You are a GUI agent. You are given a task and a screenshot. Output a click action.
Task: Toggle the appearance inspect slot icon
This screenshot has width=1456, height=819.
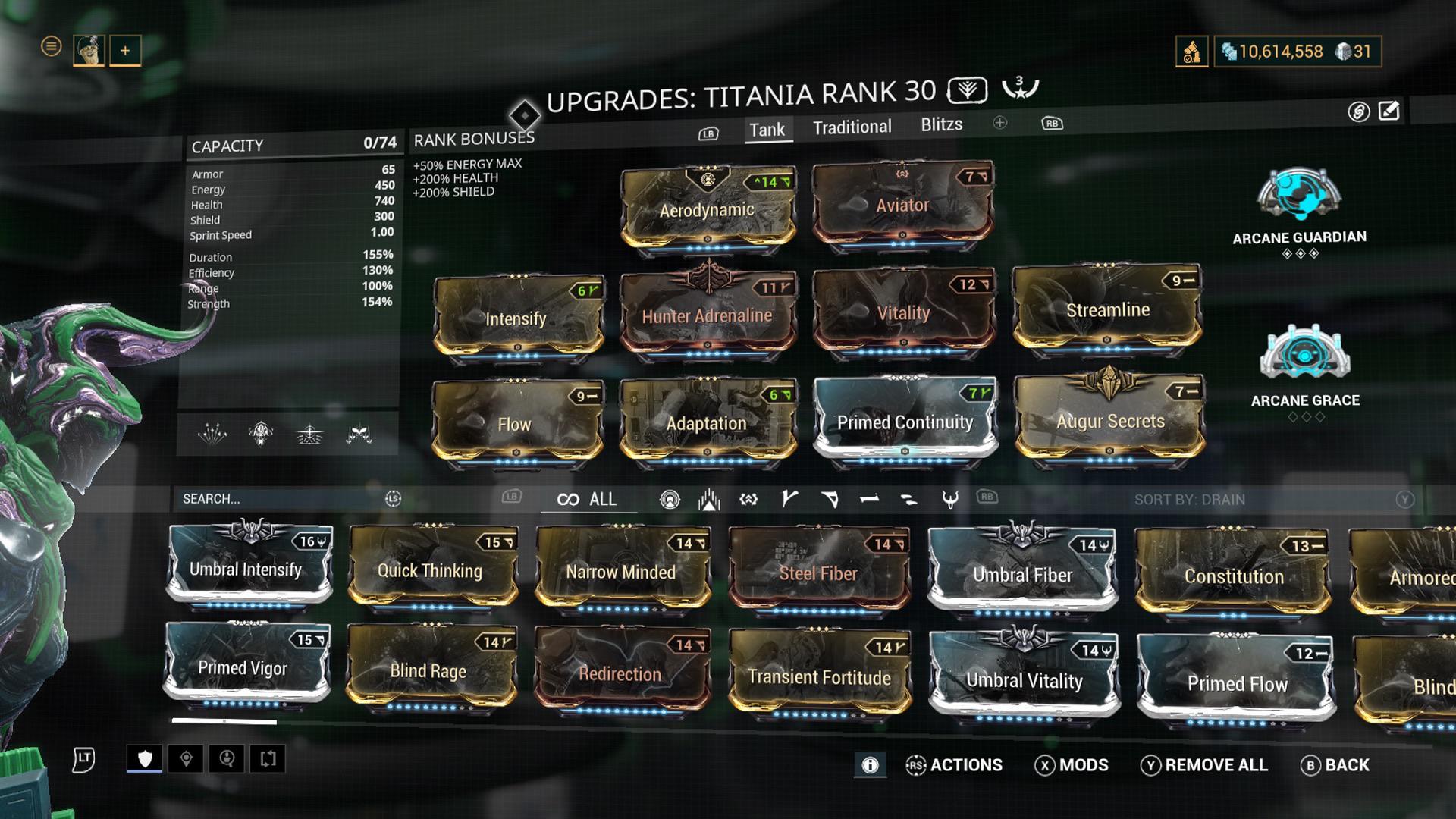(227, 758)
